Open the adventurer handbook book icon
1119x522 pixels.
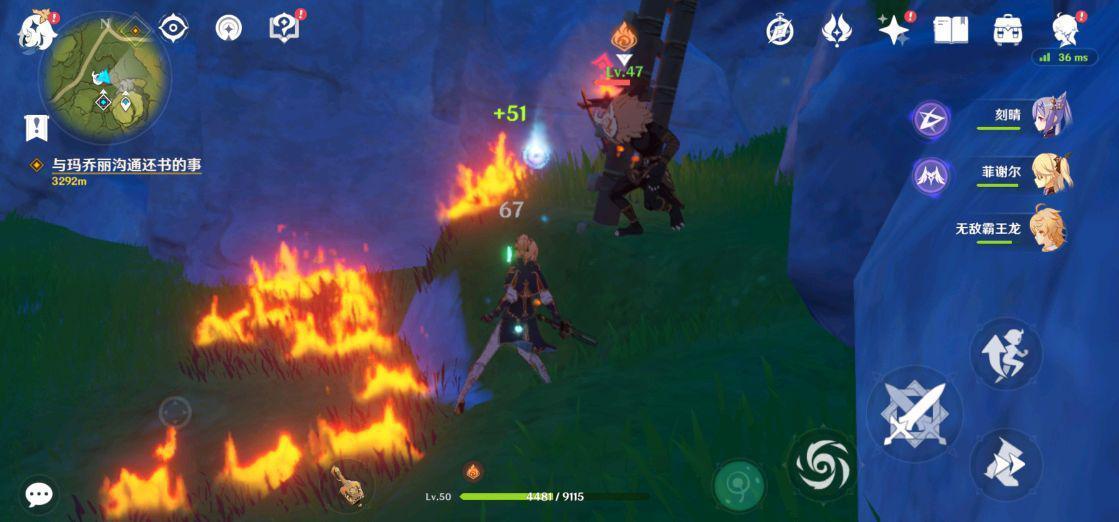tap(950, 30)
